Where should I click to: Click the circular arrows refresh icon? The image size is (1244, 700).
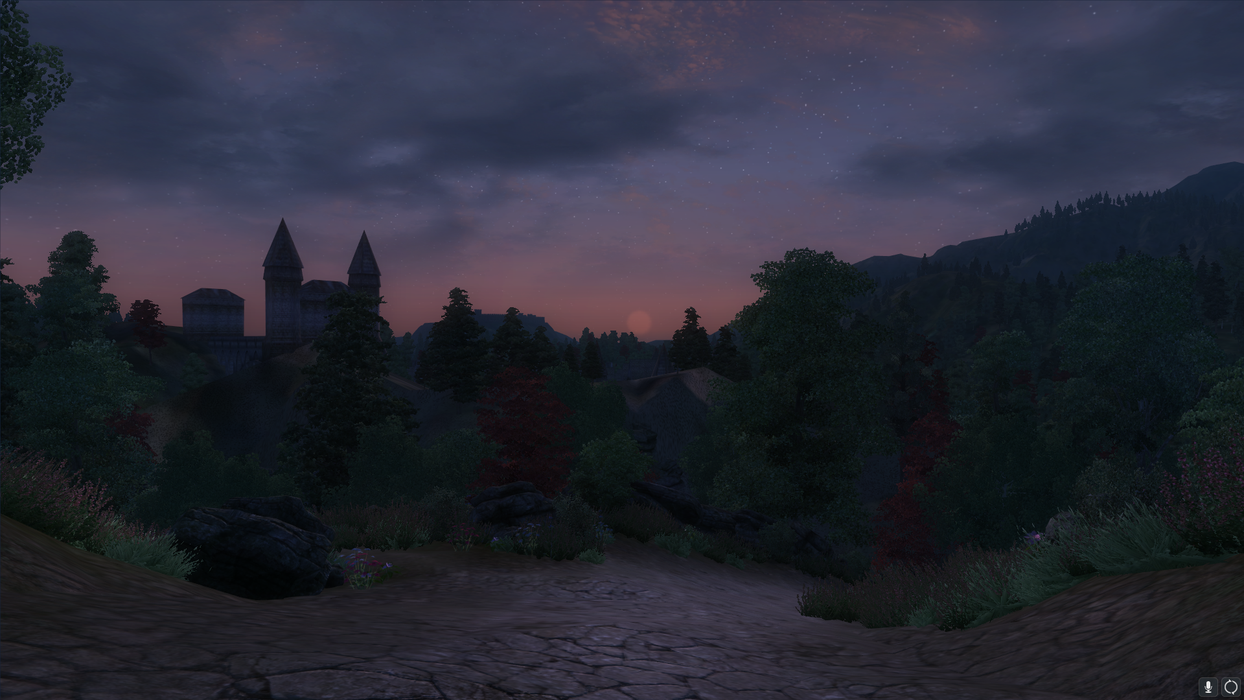1231,687
